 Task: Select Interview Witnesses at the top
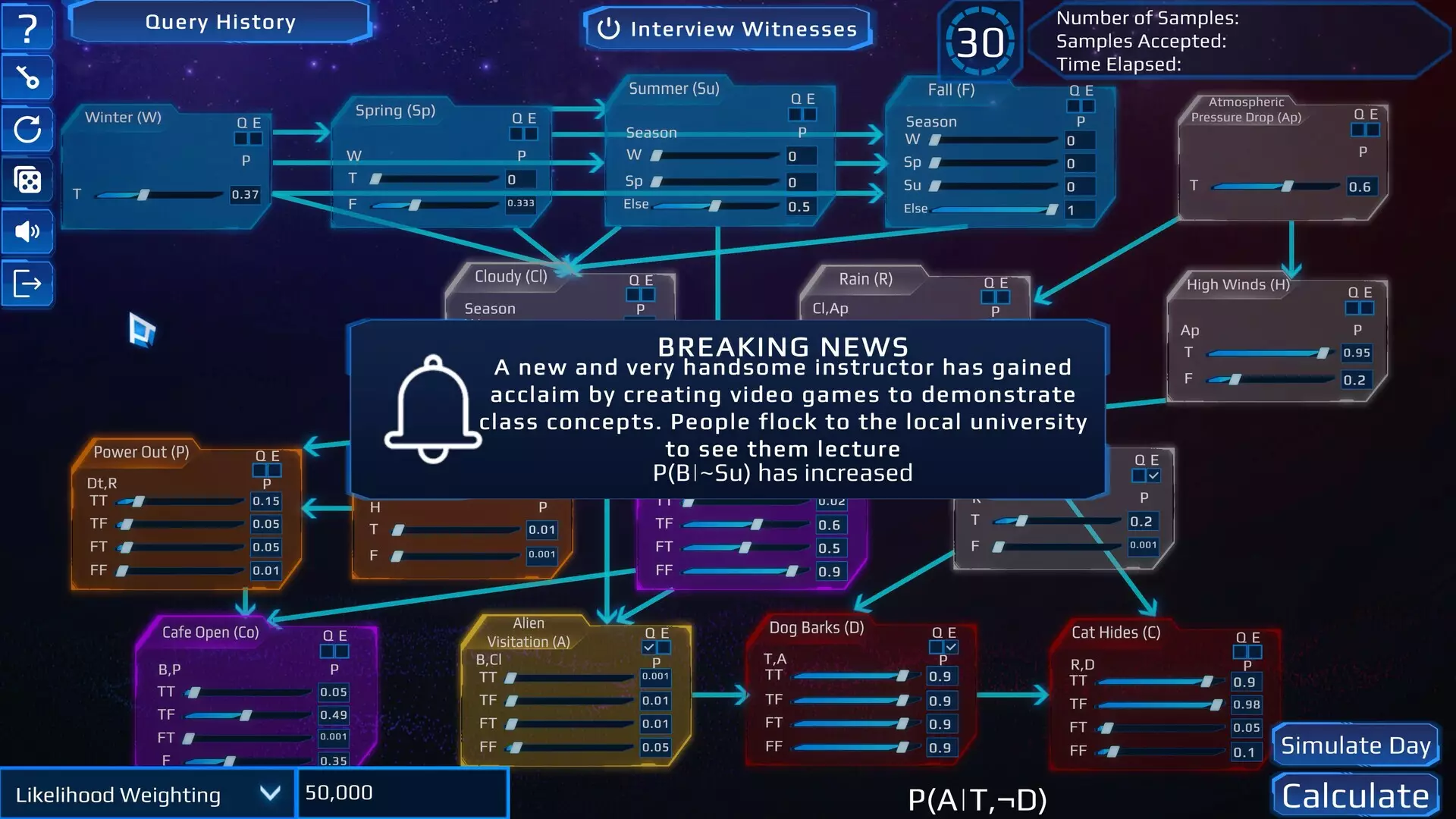coord(726,29)
